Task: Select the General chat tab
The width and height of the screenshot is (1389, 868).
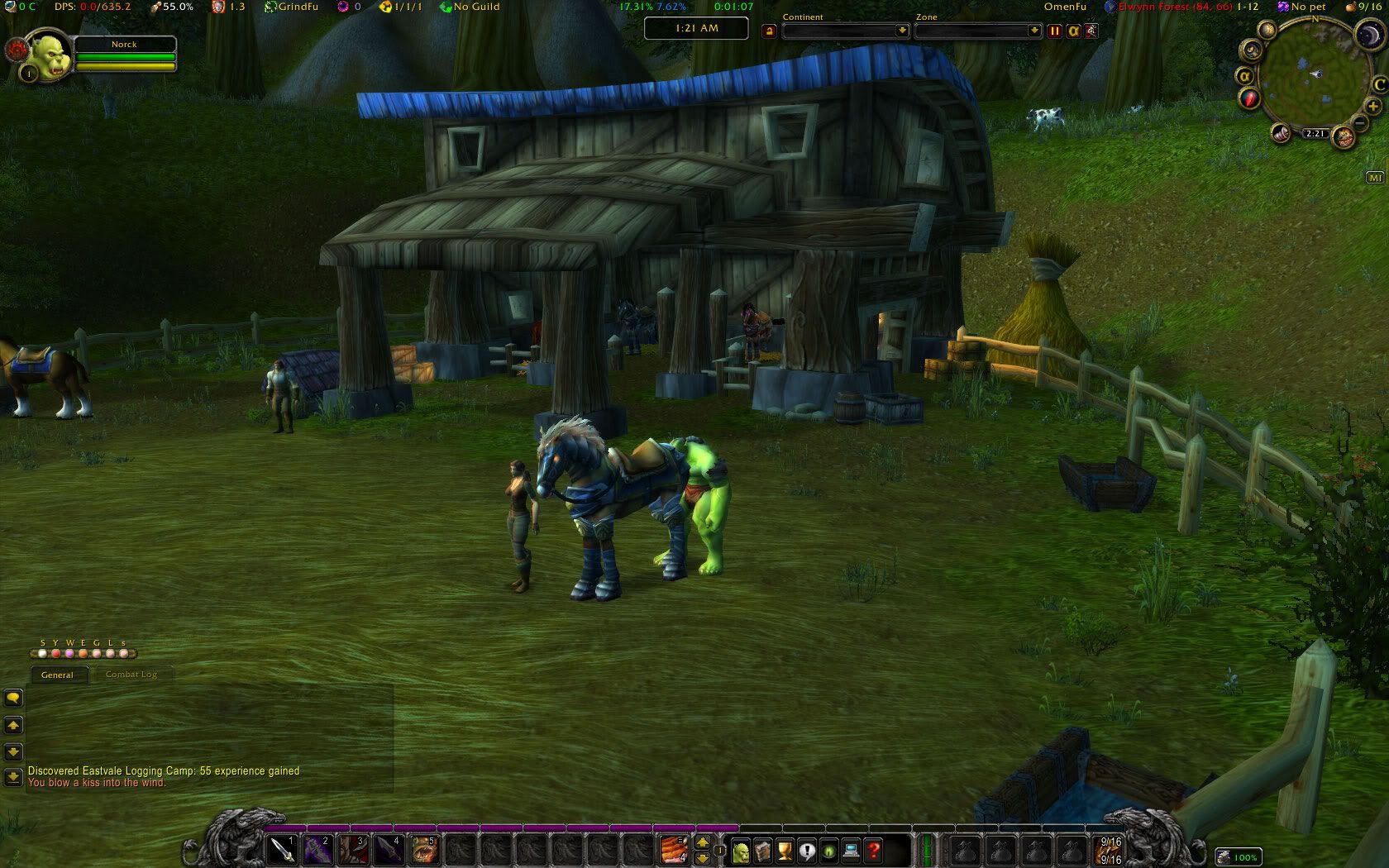Action: pyautogui.click(x=57, y=675)
